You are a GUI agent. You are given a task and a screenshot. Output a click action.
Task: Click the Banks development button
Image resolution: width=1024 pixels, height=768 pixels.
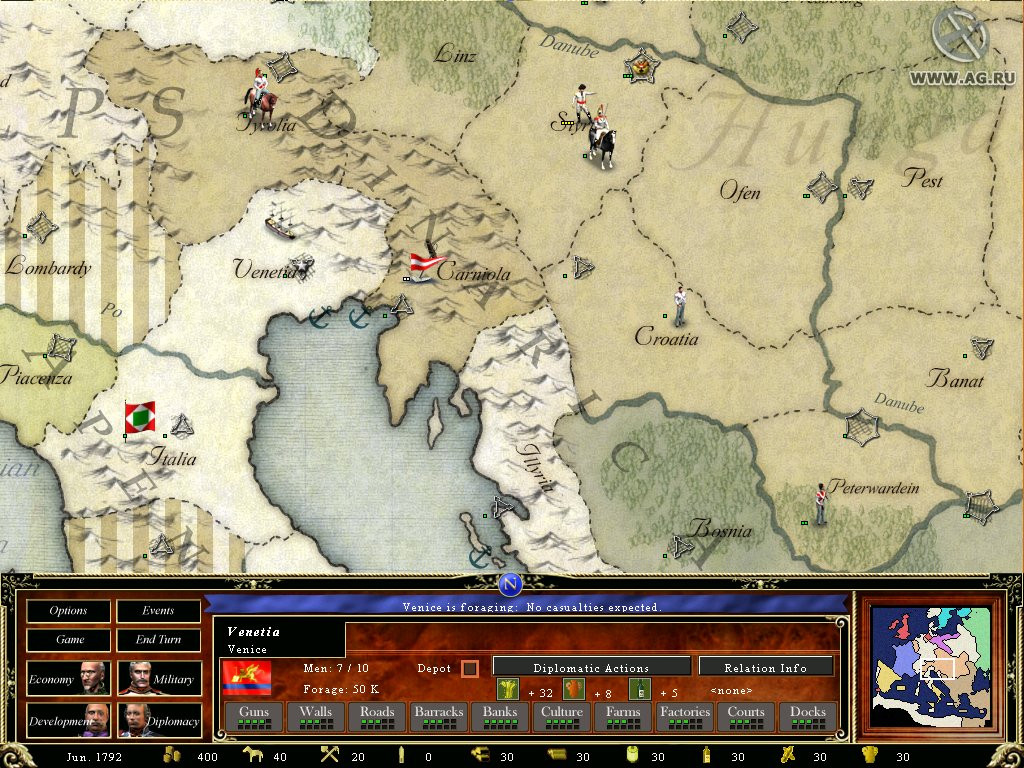pyautogui.click(x=499, y=716)
